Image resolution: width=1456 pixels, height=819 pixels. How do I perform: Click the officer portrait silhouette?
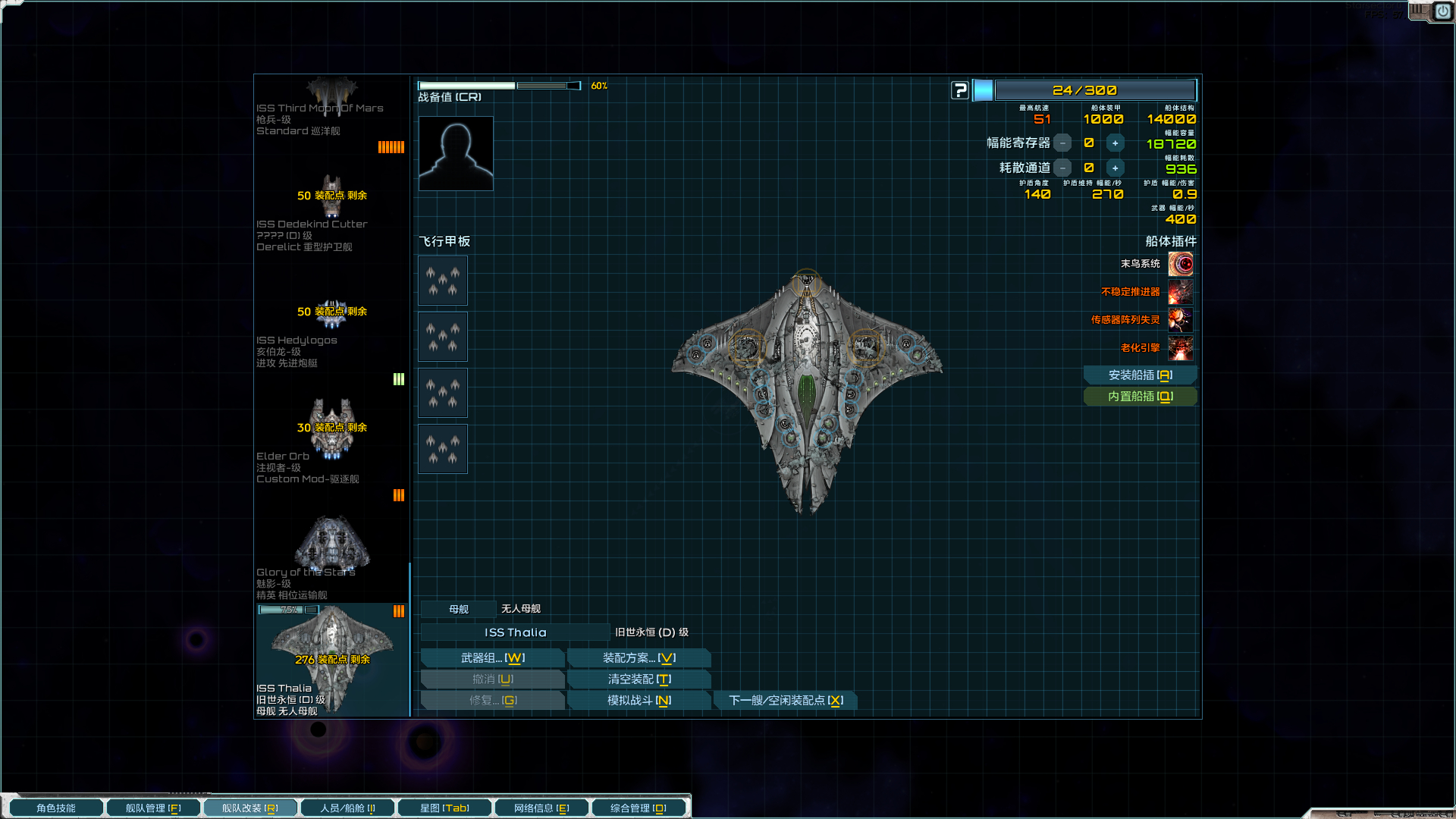tap(456, 154)
